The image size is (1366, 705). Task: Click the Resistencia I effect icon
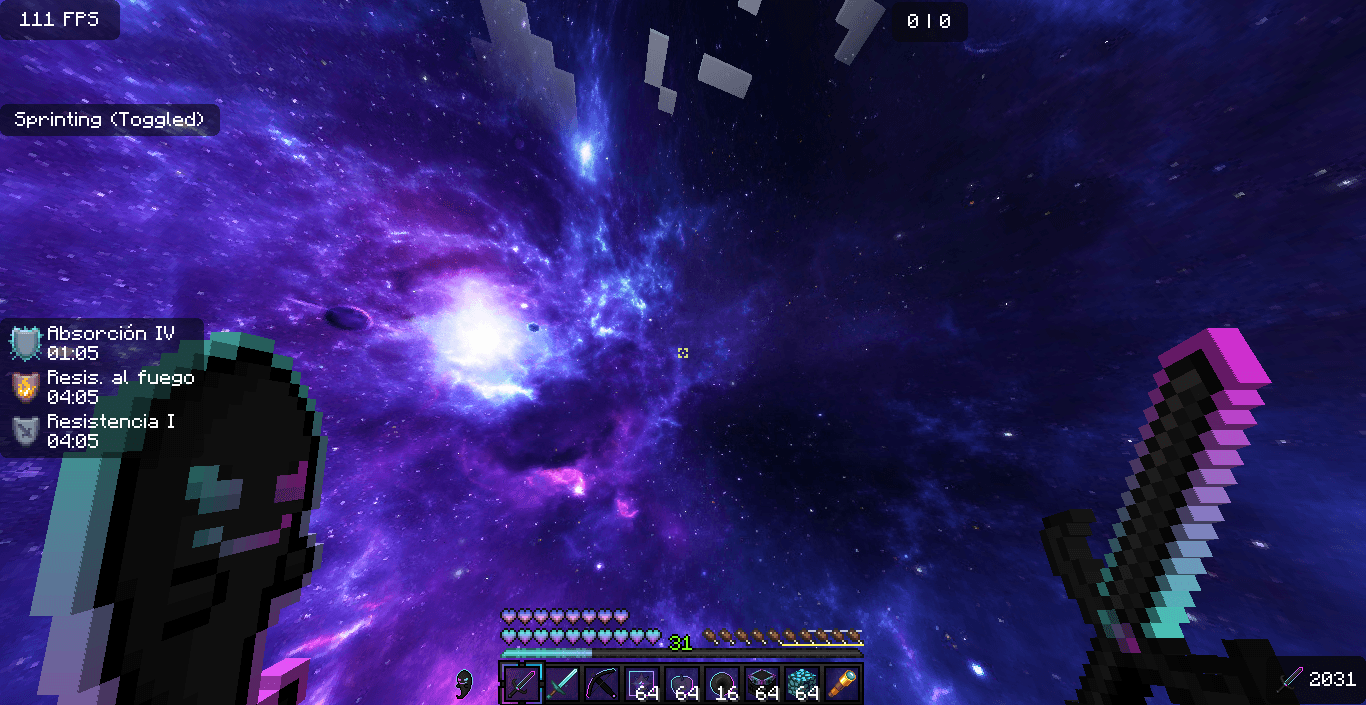click(x=25, y=431)
